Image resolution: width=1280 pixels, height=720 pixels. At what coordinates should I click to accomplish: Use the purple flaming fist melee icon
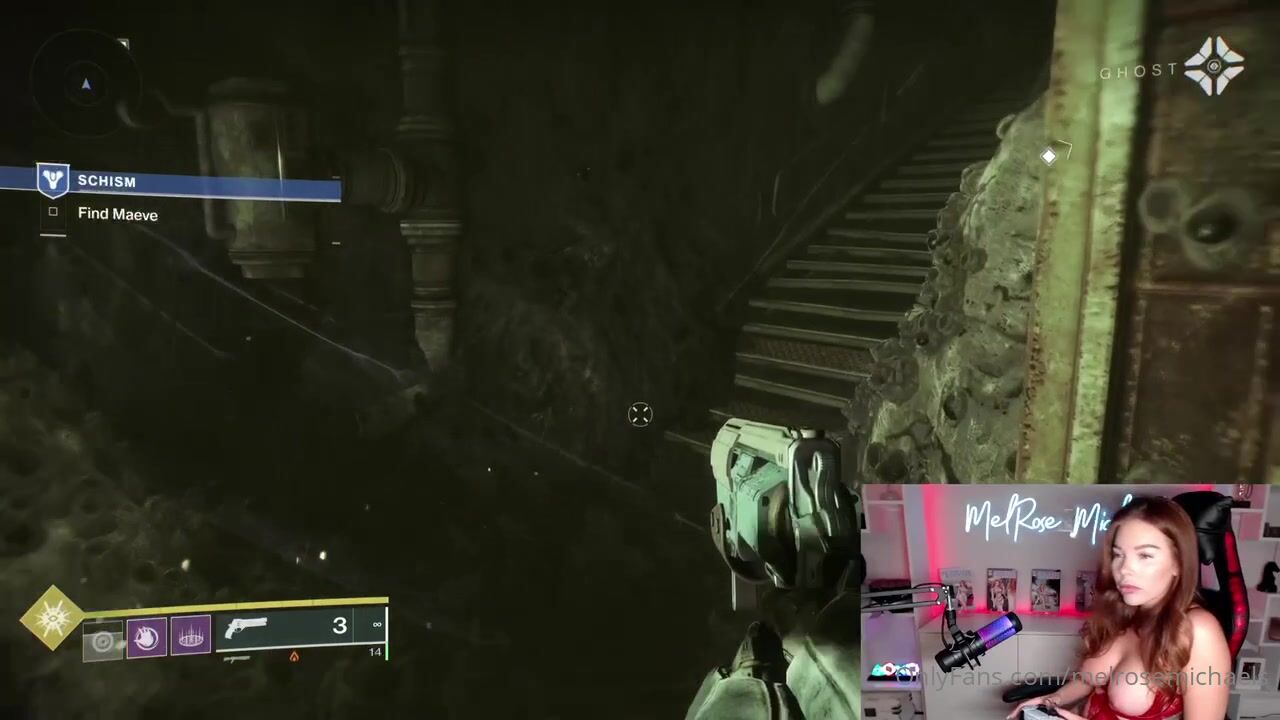click(x=146, y=638)
